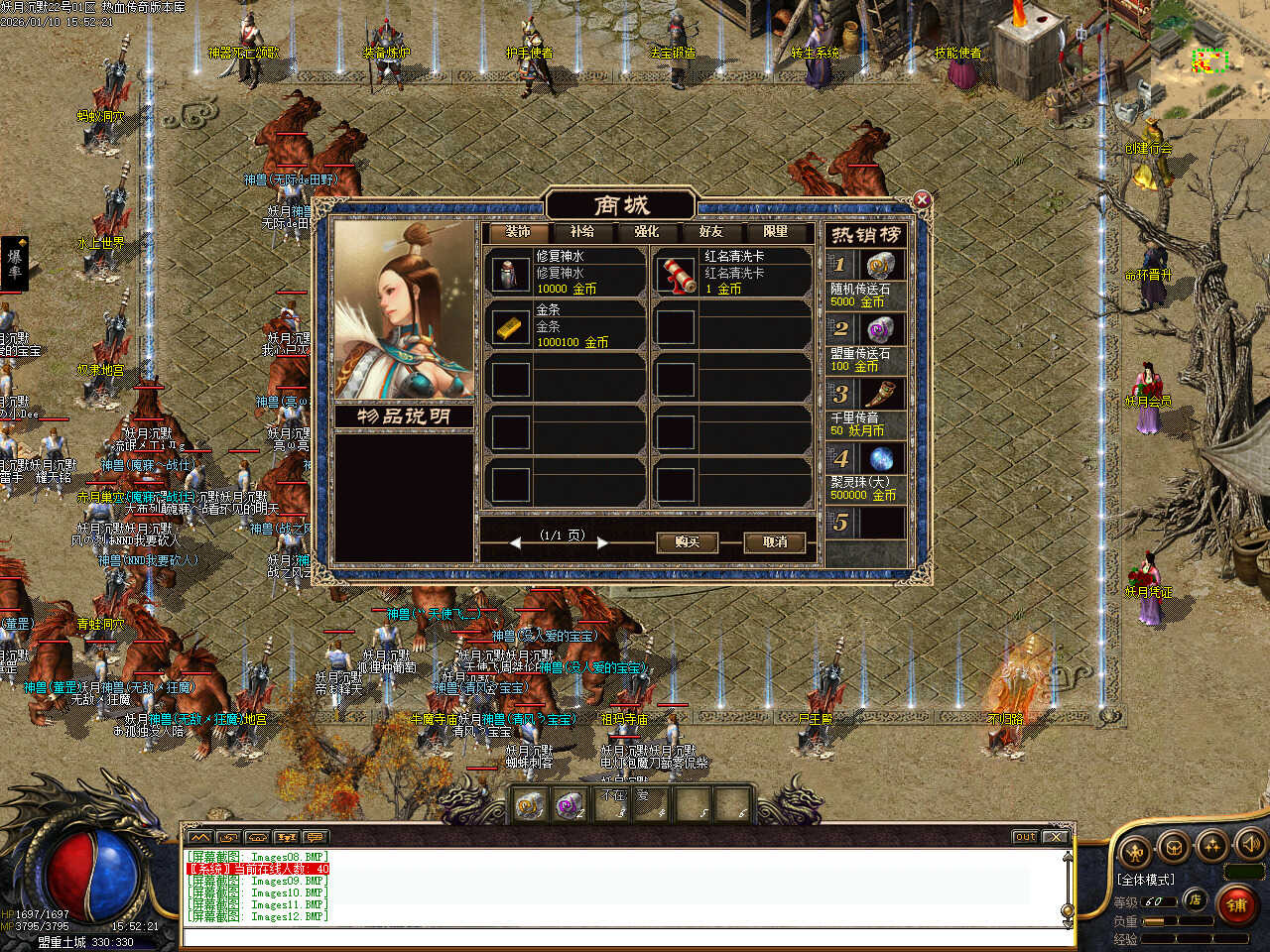Screen dimensions: 1270x952
Task: Open the red 铺 shop button
Action: click(1236, 904)
